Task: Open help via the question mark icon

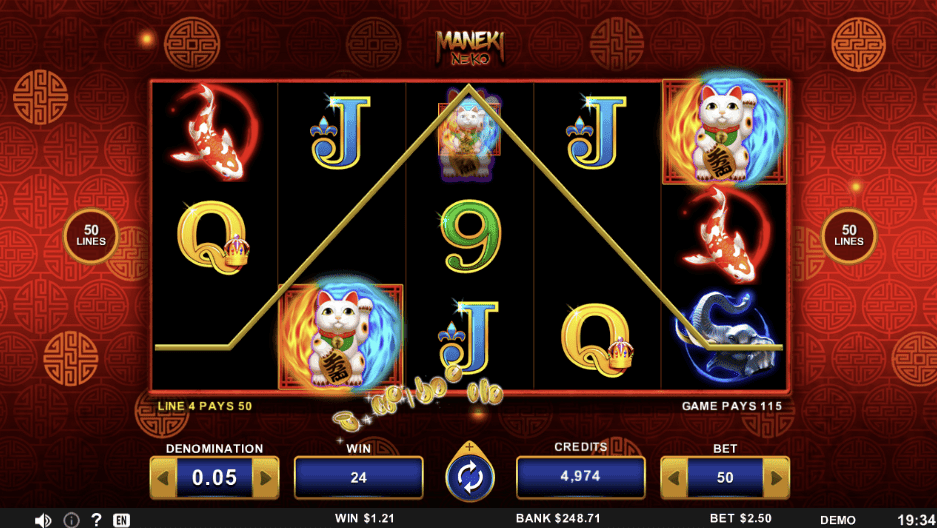Action: 96,520
